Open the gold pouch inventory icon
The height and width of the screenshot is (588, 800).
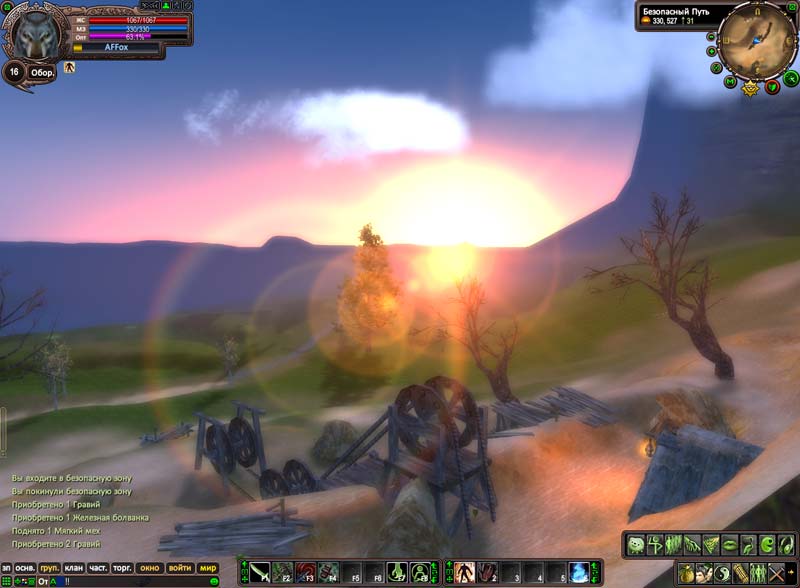687,574
